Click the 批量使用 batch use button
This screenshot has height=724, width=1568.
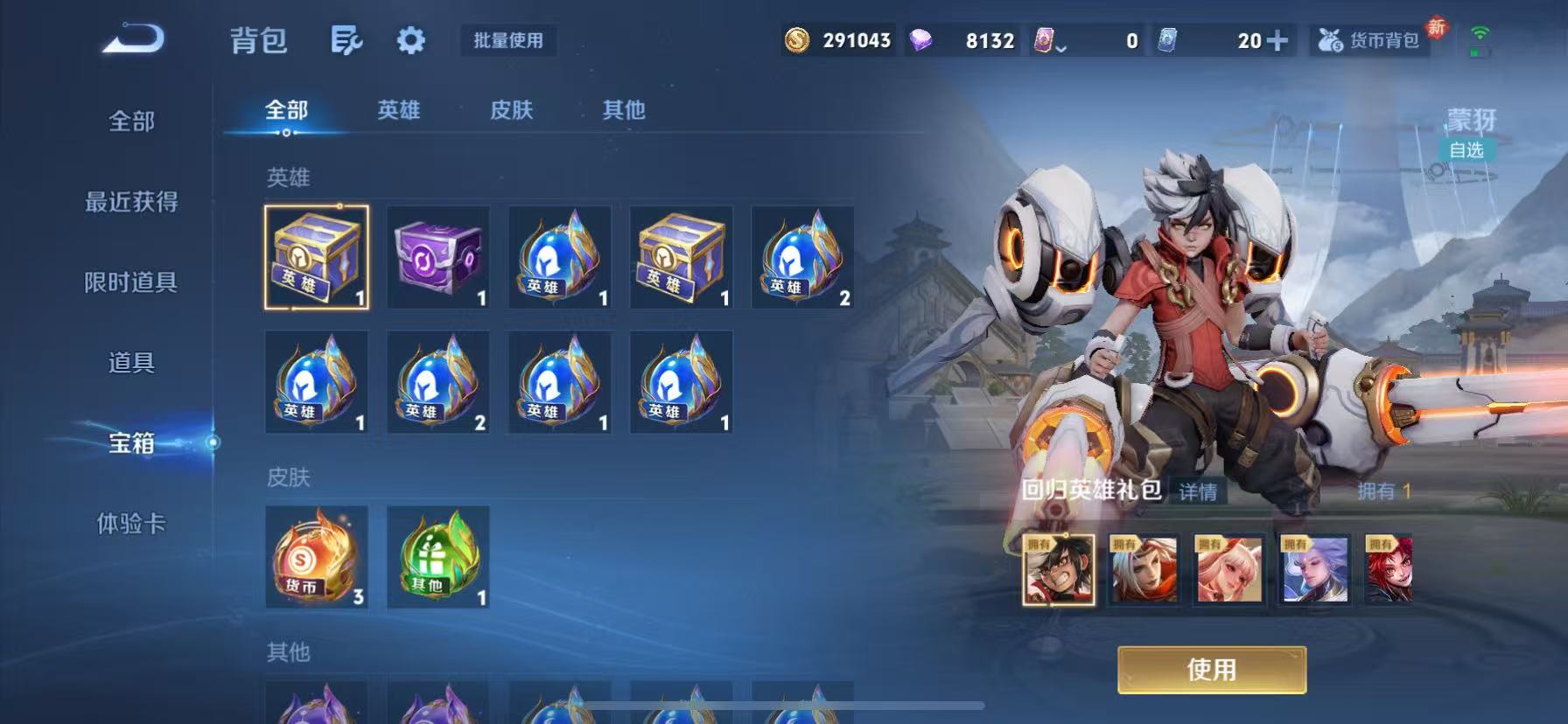click(x=507, y=40)
